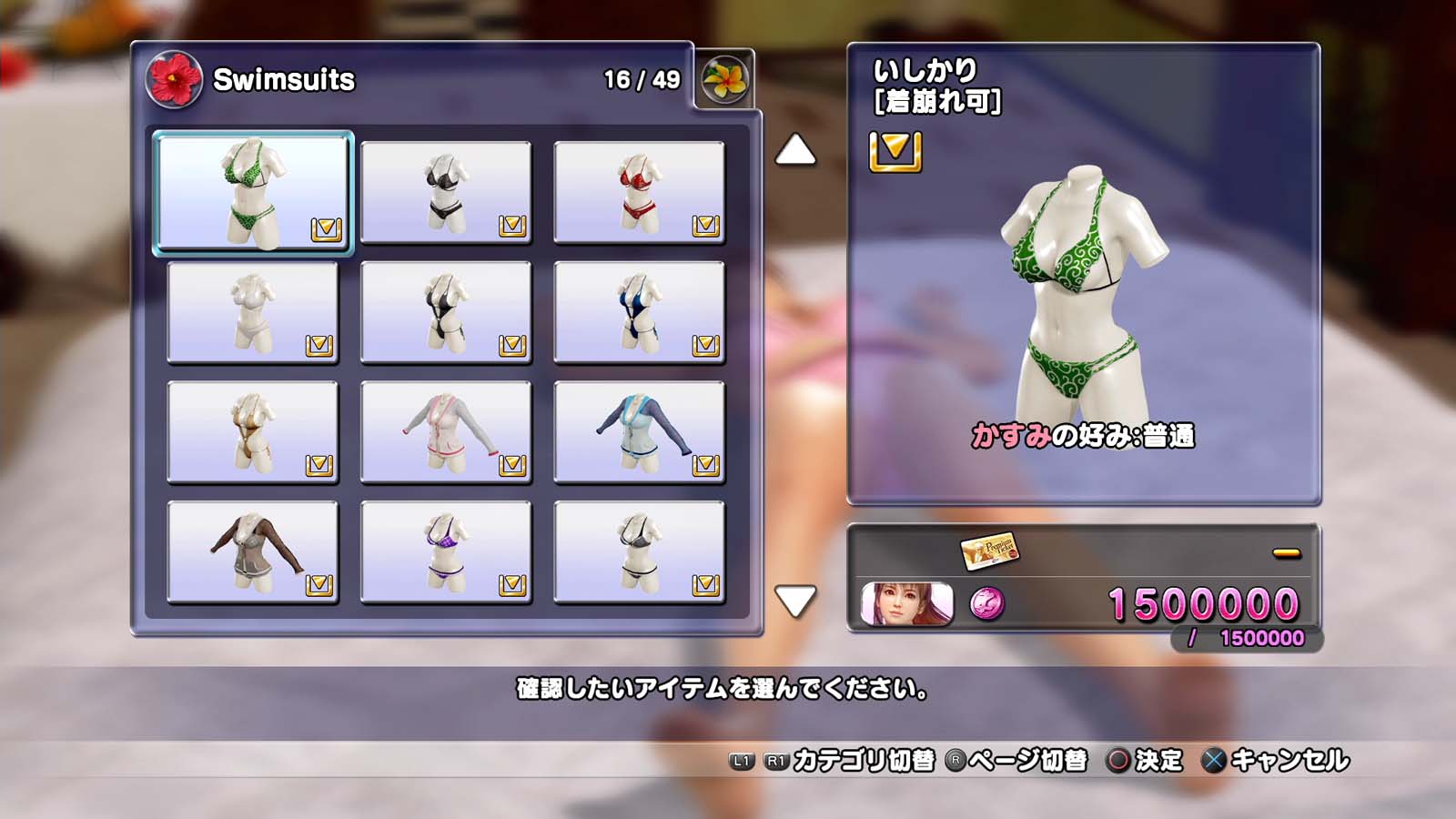Choose the black bikini swimsuit tile
This screenshot has height=819, width=1456.
(446, 192)
